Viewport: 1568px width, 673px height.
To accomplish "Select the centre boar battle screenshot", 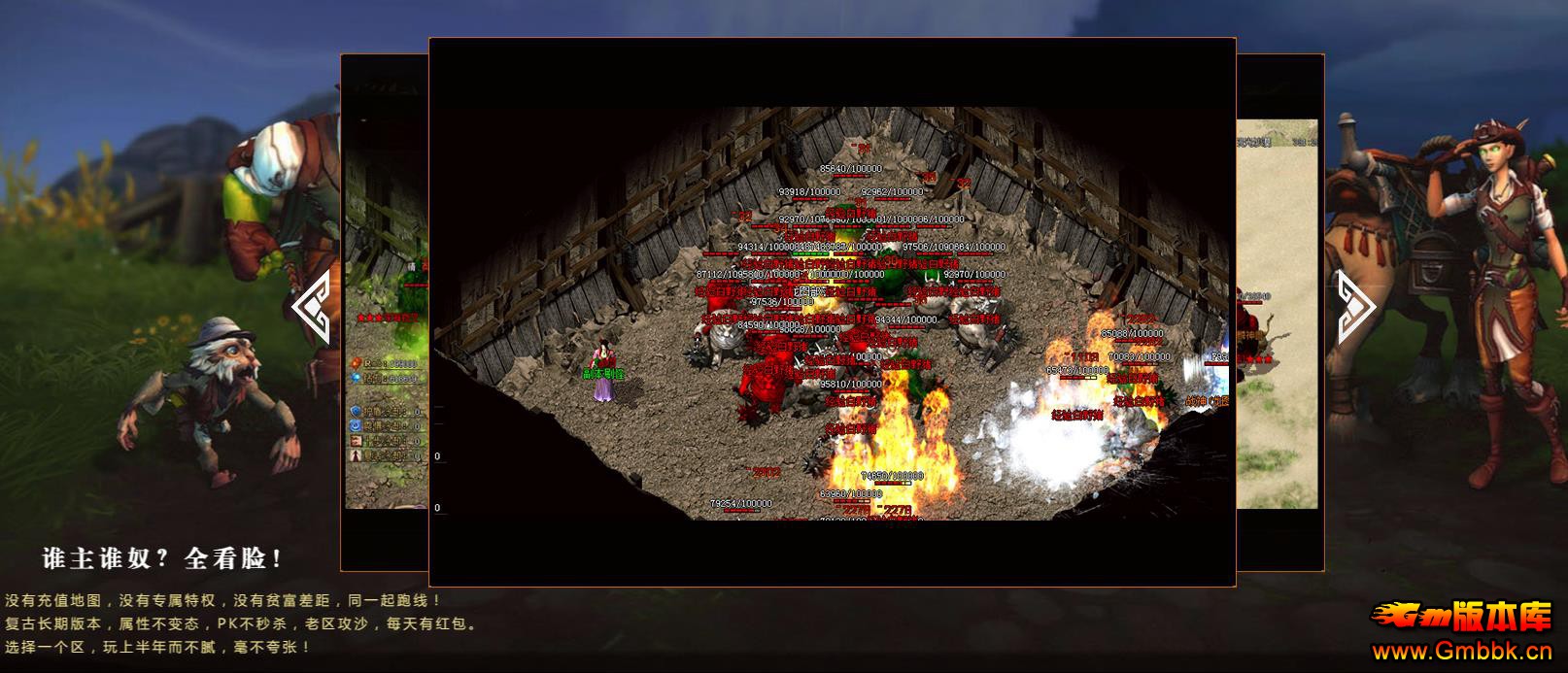I will (x=832, y=312).
